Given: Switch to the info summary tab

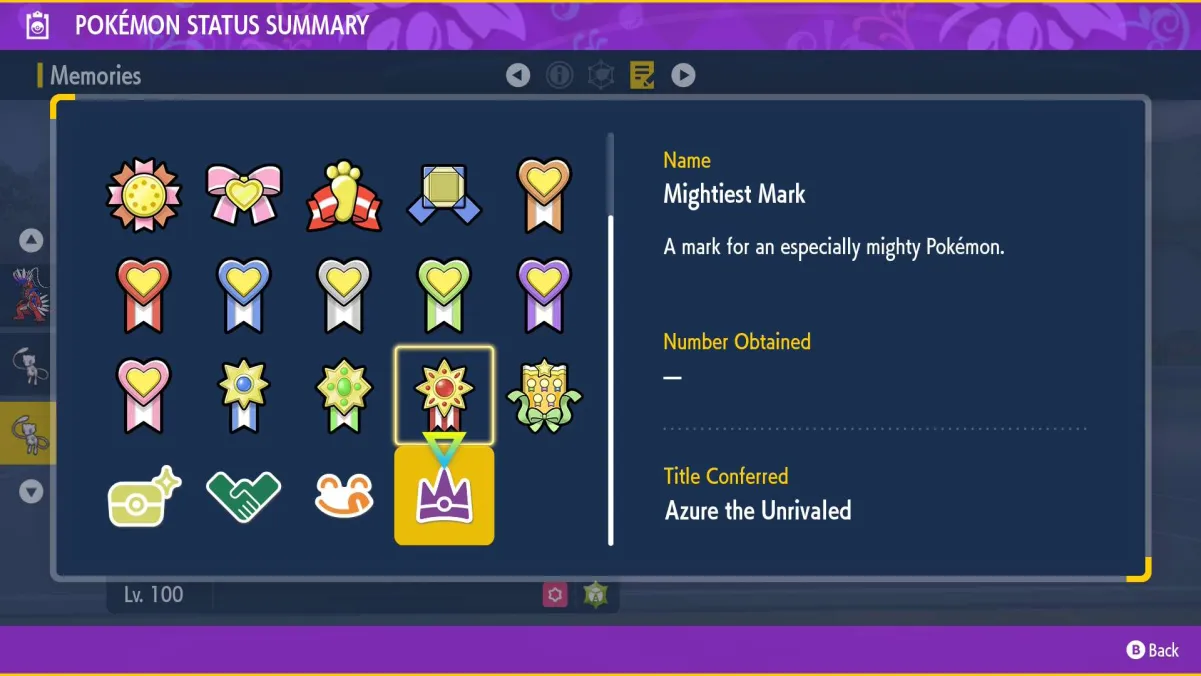Looking at the screenshot, I should click(559, 75).
